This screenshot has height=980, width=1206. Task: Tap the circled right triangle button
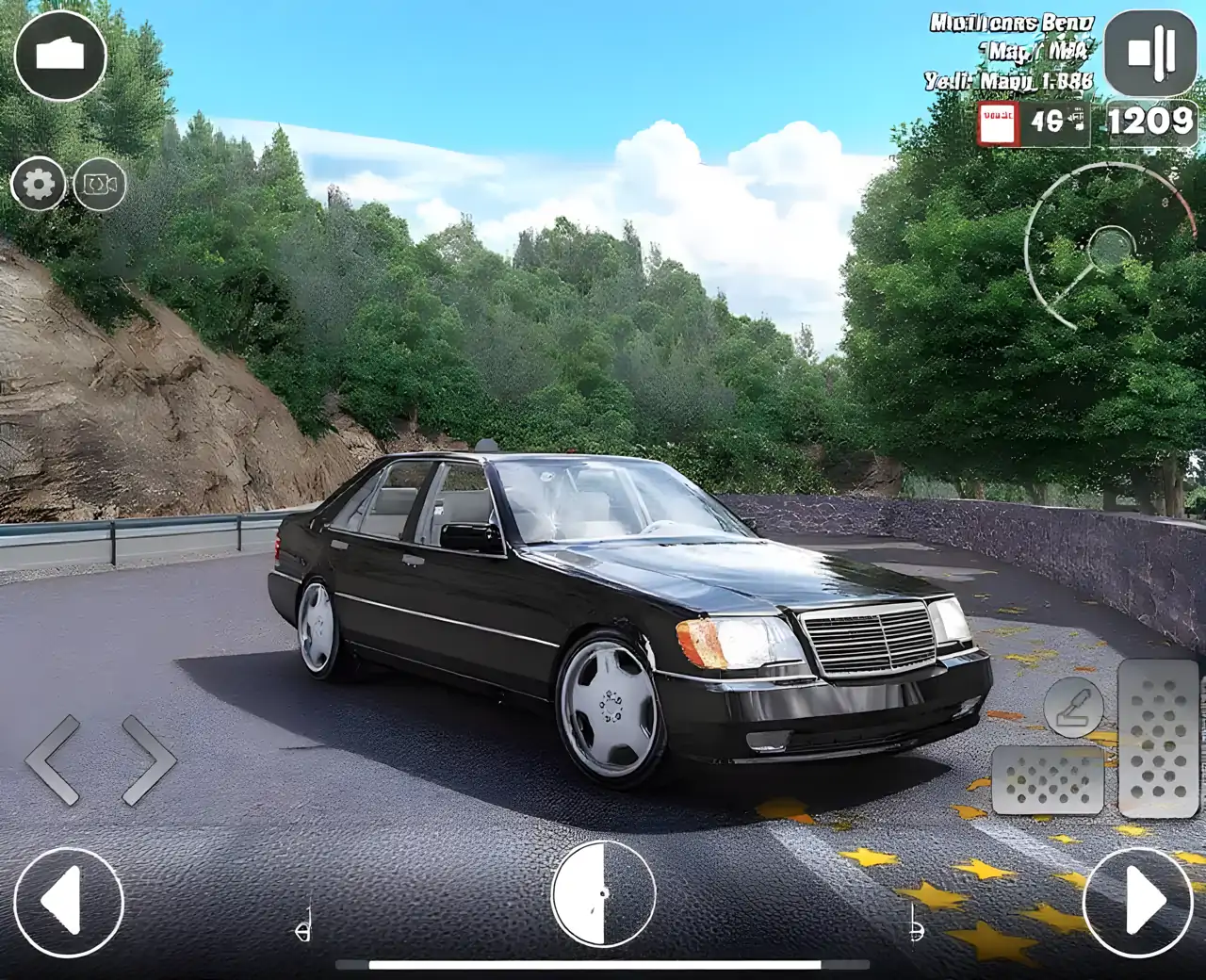click(1138, 902)
